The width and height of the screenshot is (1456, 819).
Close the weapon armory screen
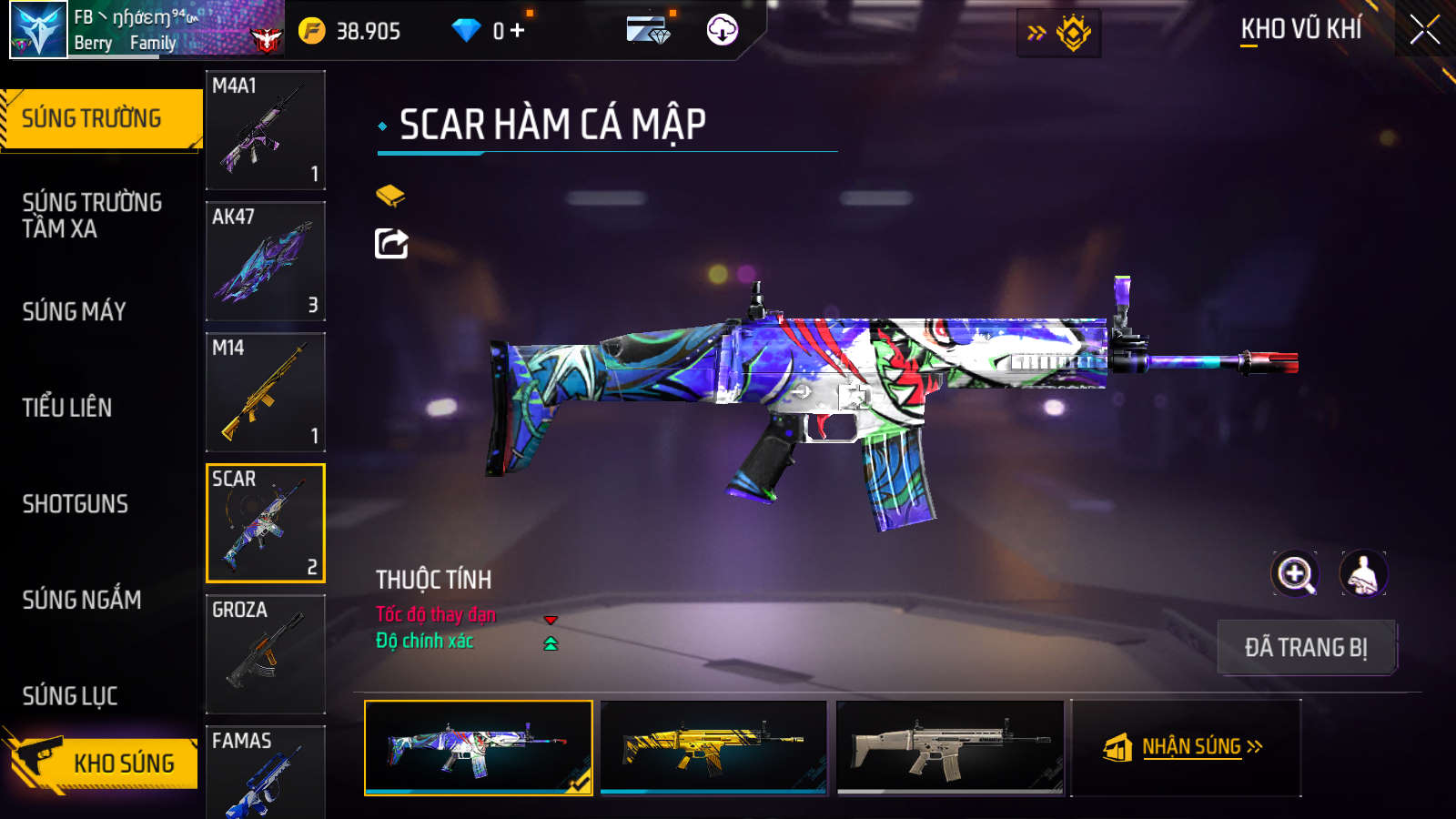point(1424,30)
